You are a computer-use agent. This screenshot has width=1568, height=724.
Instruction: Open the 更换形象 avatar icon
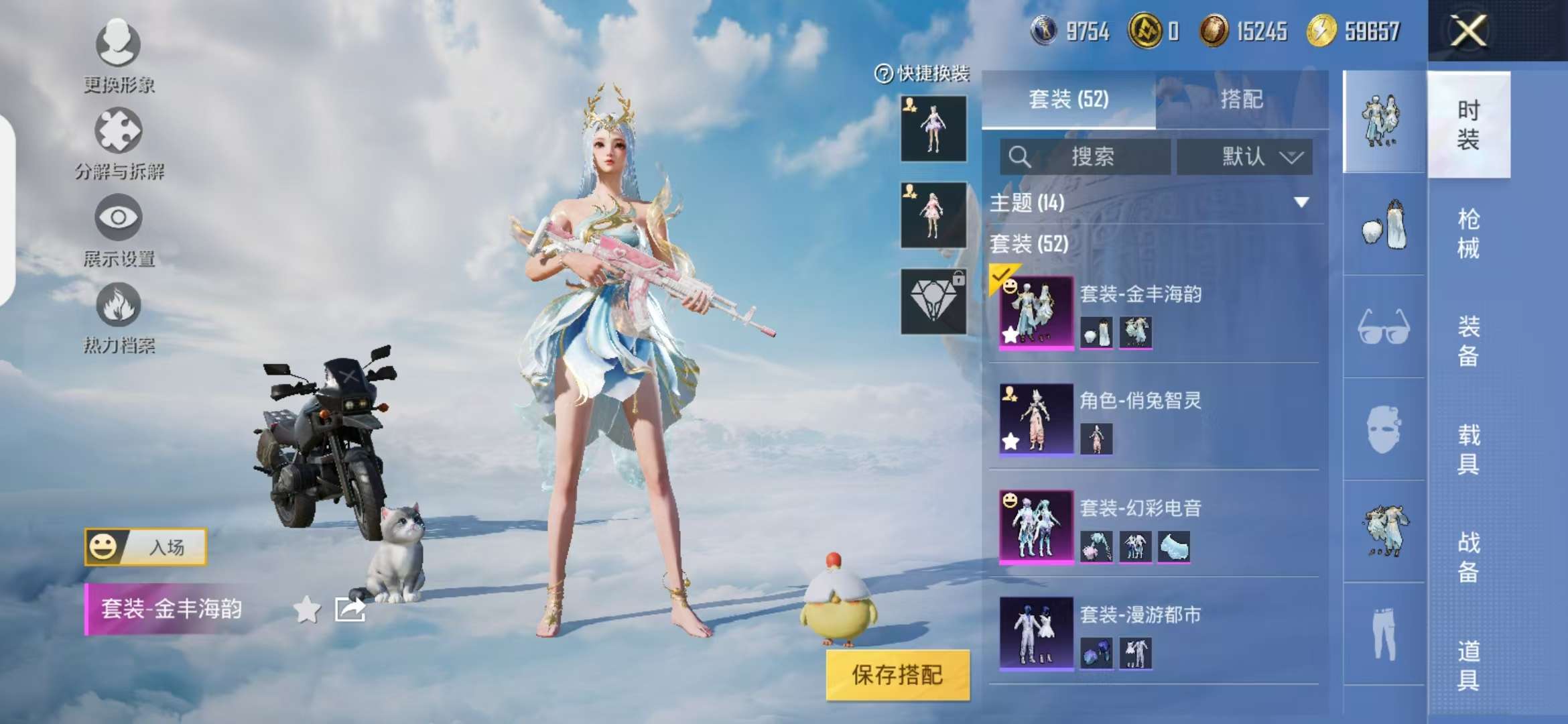click(x=117, y=46)
